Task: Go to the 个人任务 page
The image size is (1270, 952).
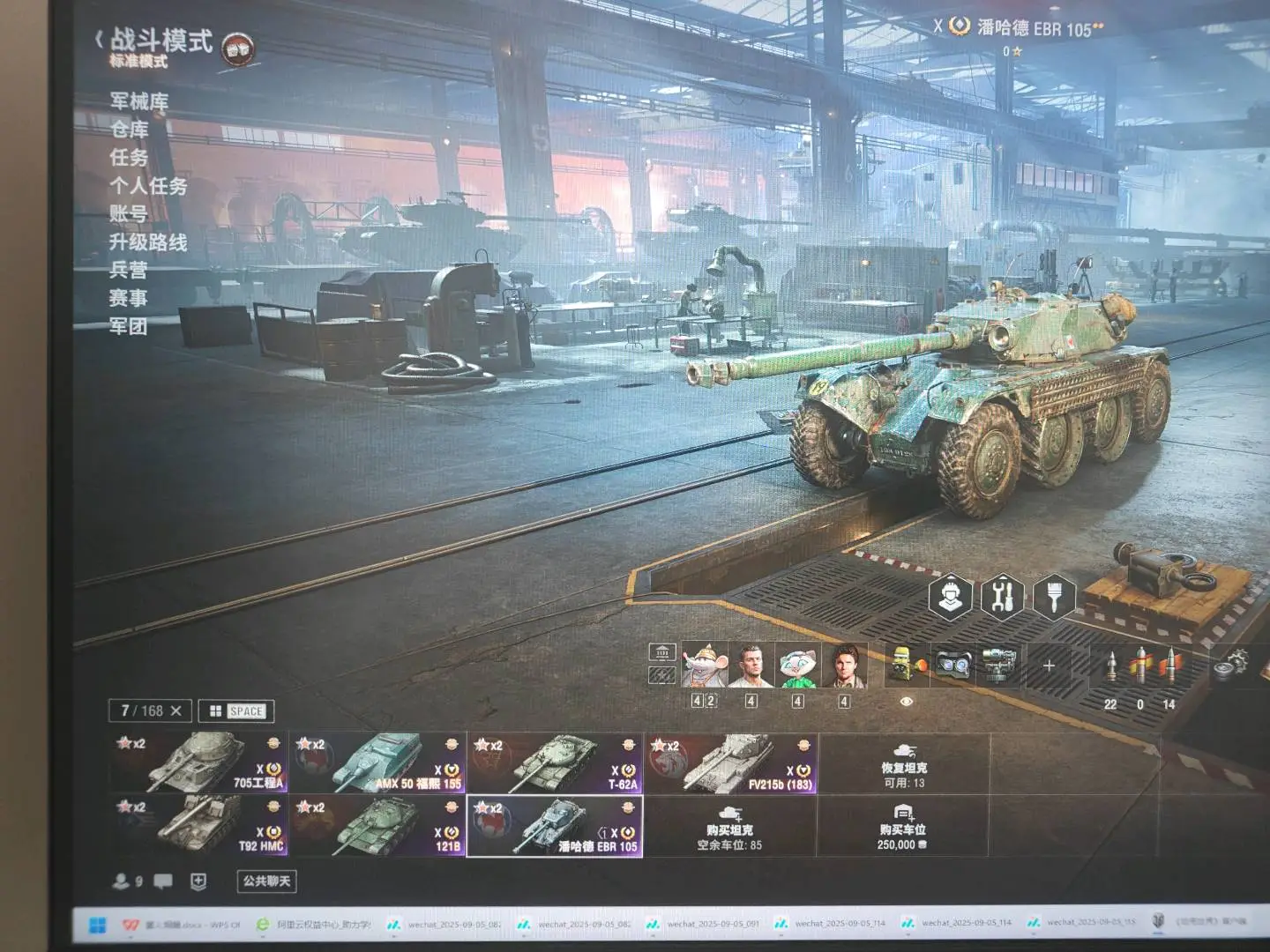Action: 148,186
